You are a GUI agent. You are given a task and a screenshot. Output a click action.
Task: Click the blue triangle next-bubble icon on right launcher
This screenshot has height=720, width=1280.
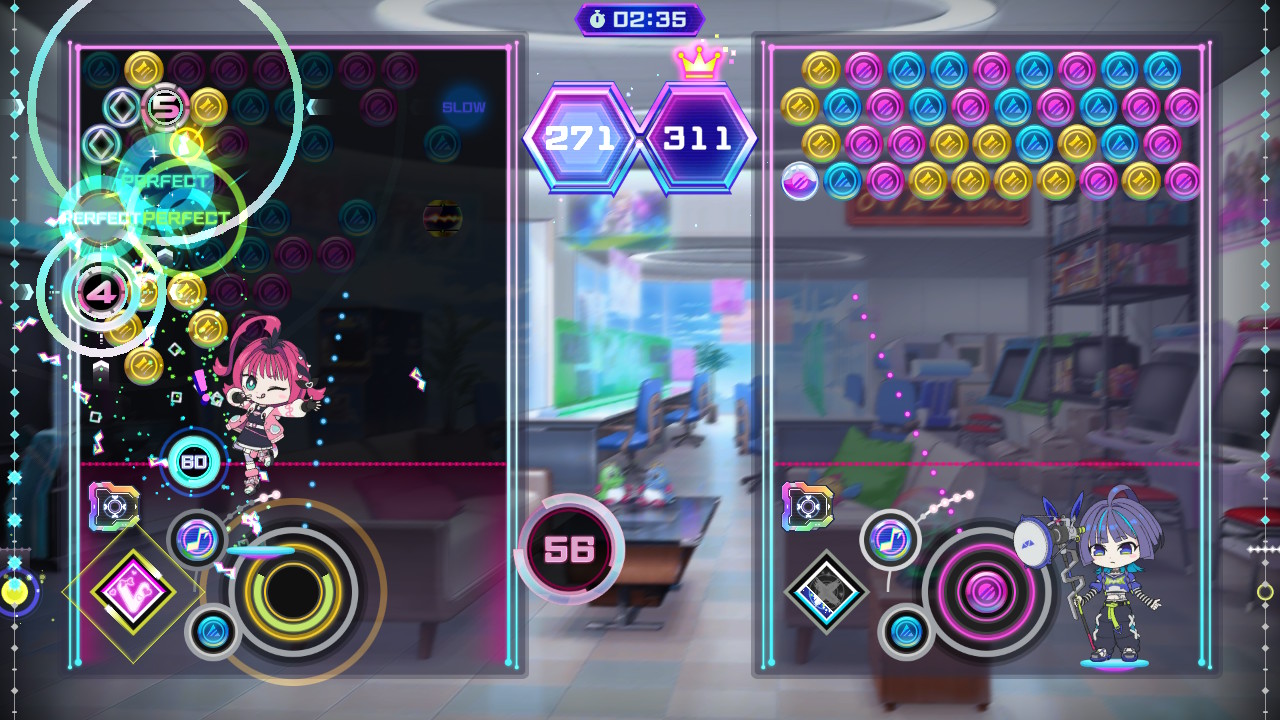[x=903, y=632]
